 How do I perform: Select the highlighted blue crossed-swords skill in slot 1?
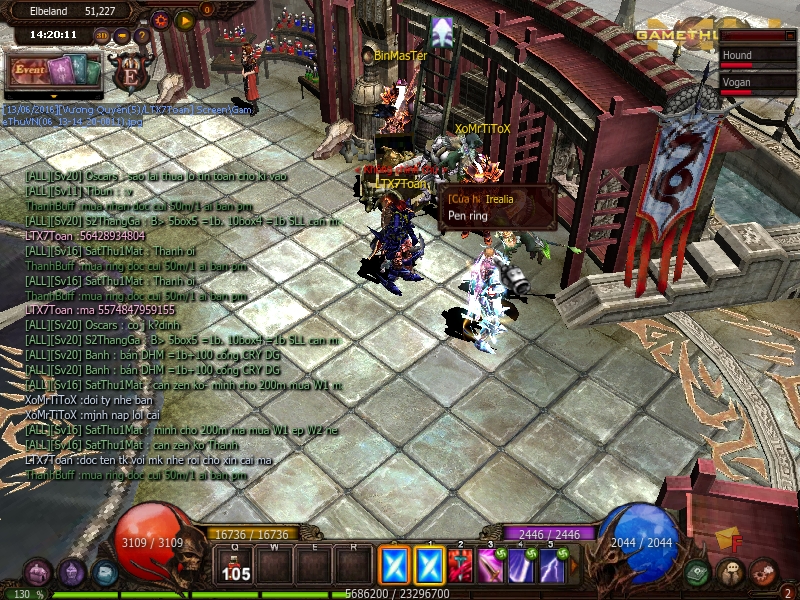(429, 567)
